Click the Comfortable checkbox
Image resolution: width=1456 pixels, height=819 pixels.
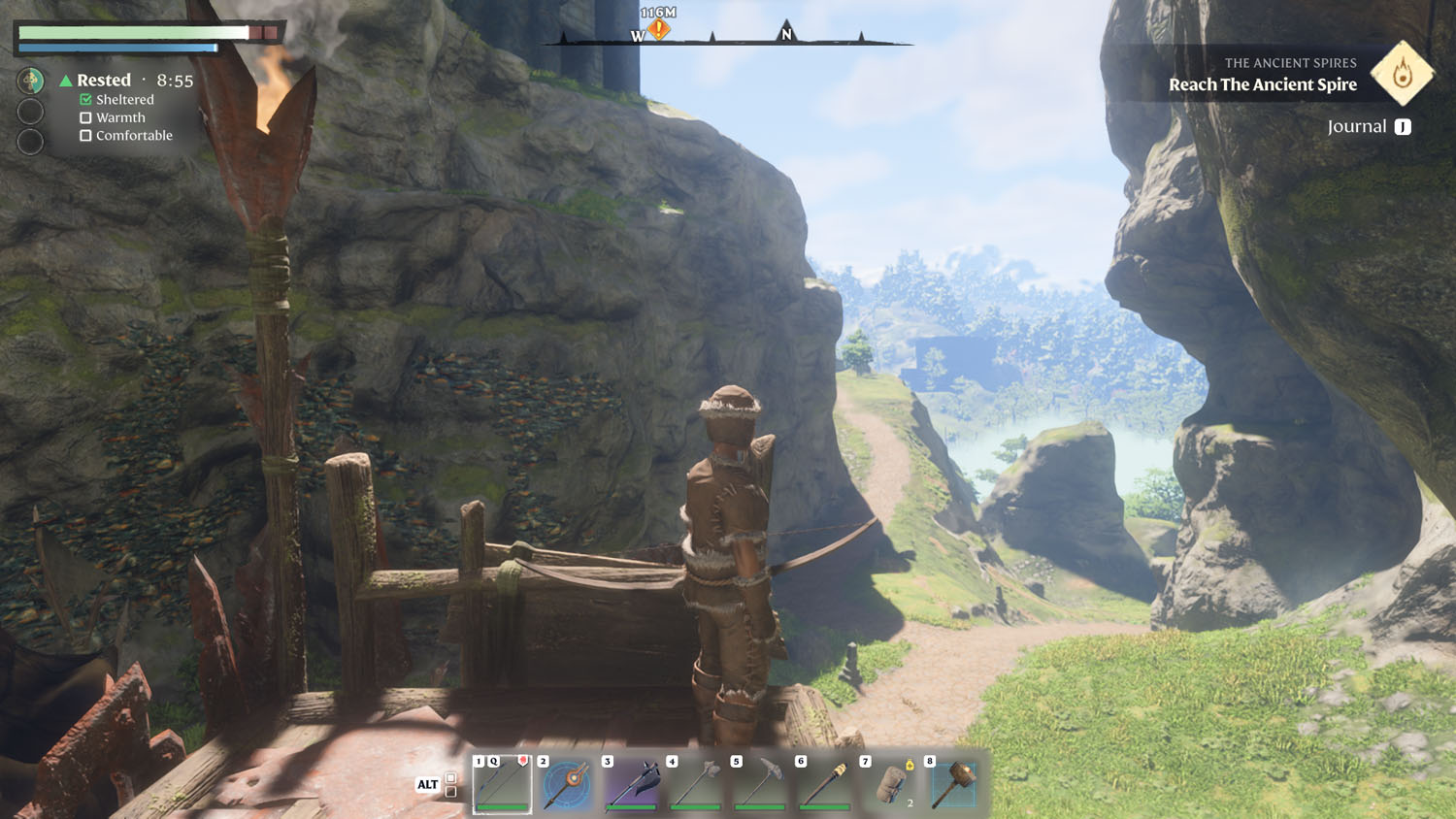86,136
